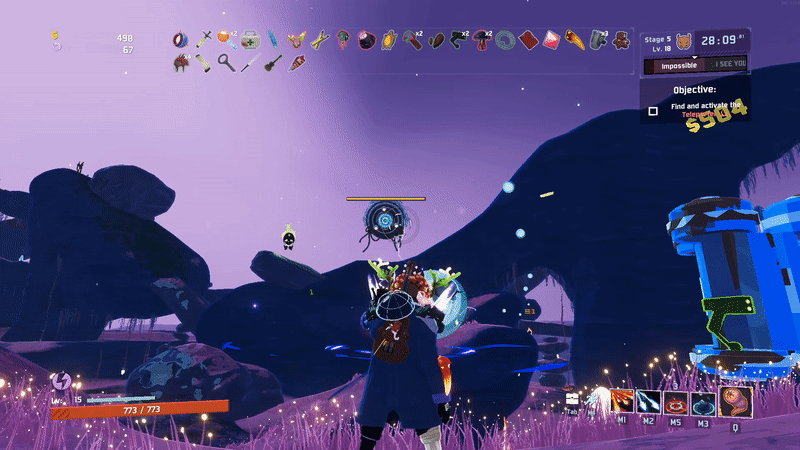Click the Impossible difficulty bar
This screenshot has height=450, width=800.
678,65
